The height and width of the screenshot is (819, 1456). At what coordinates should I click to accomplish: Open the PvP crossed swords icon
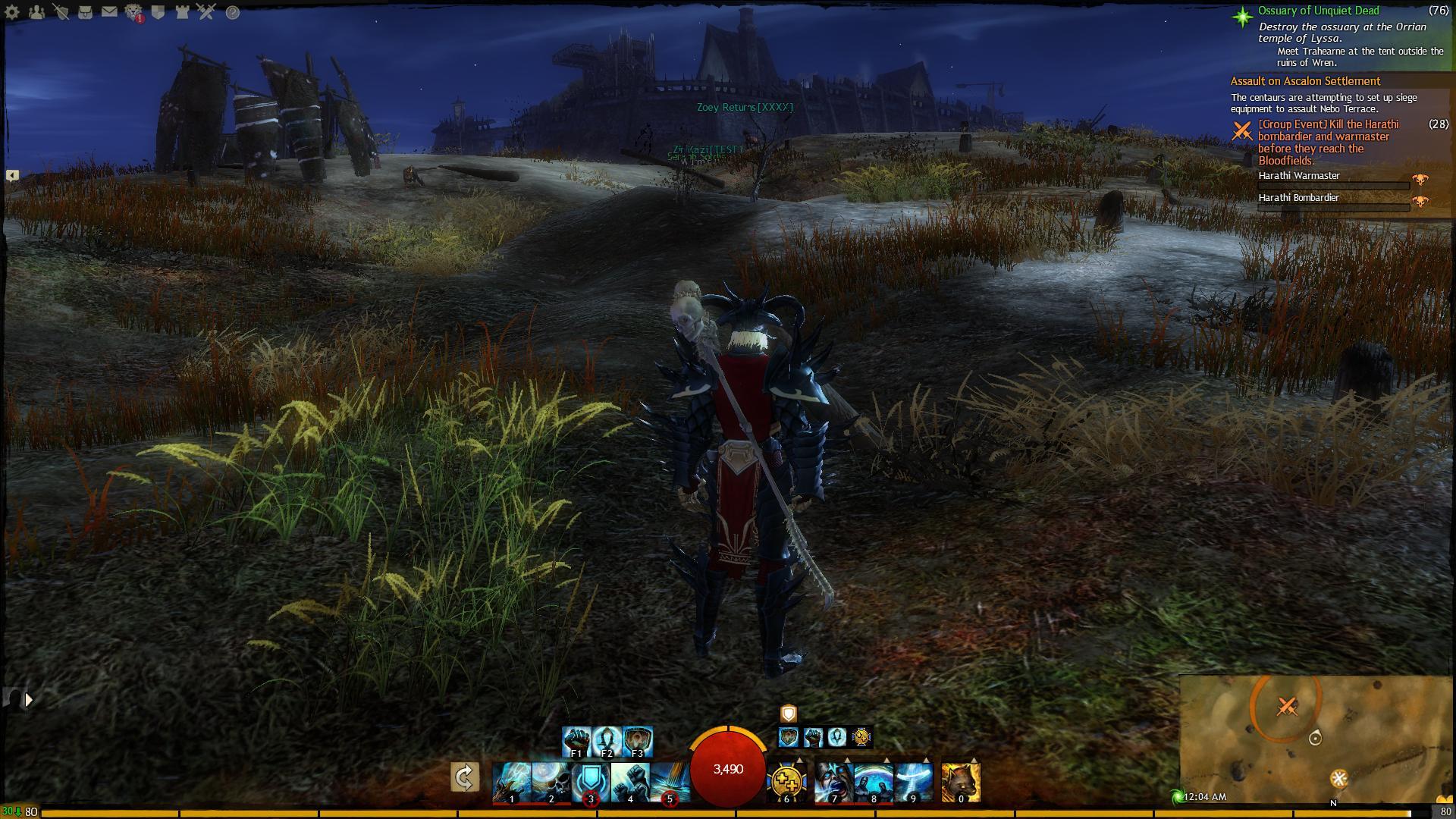[207, 12]
